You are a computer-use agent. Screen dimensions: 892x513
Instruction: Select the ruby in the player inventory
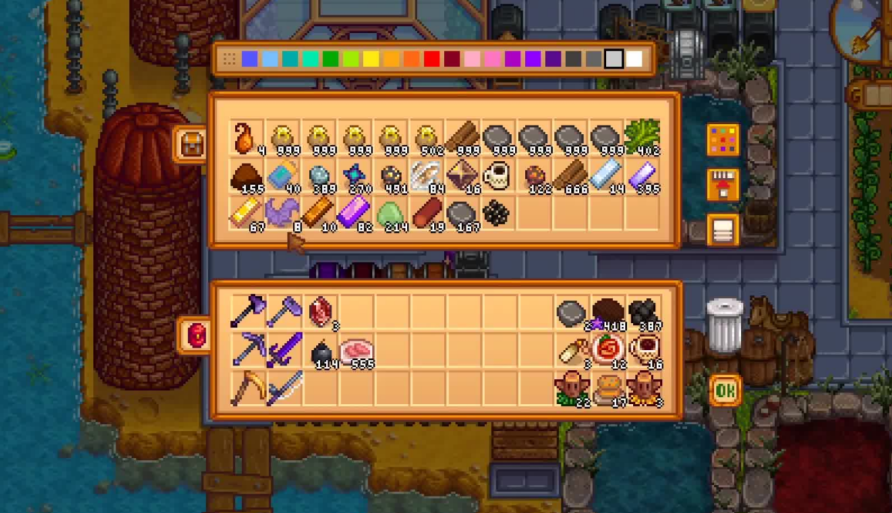click(319, 311)
